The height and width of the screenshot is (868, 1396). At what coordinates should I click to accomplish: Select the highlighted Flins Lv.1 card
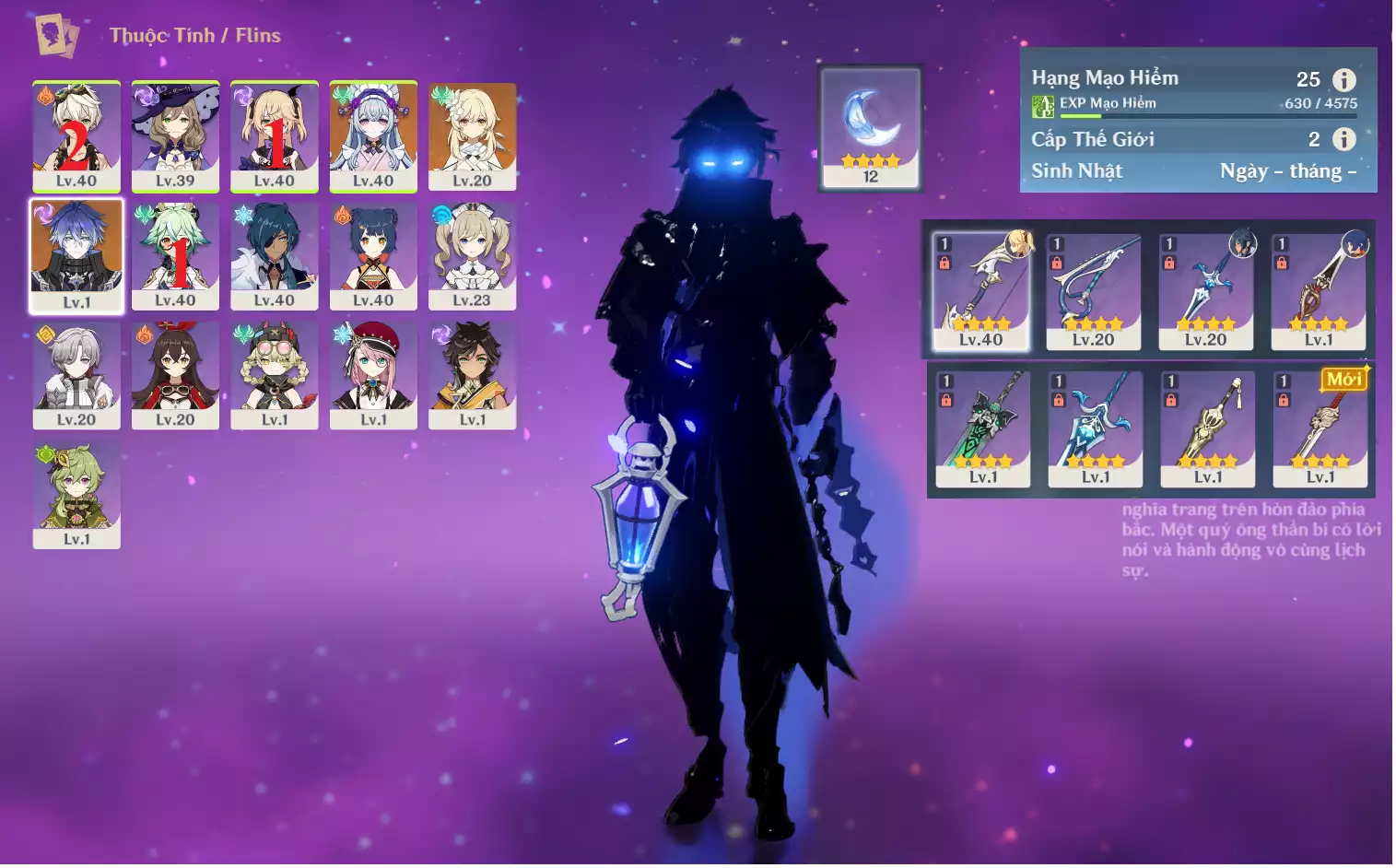[x=76, y=256]
